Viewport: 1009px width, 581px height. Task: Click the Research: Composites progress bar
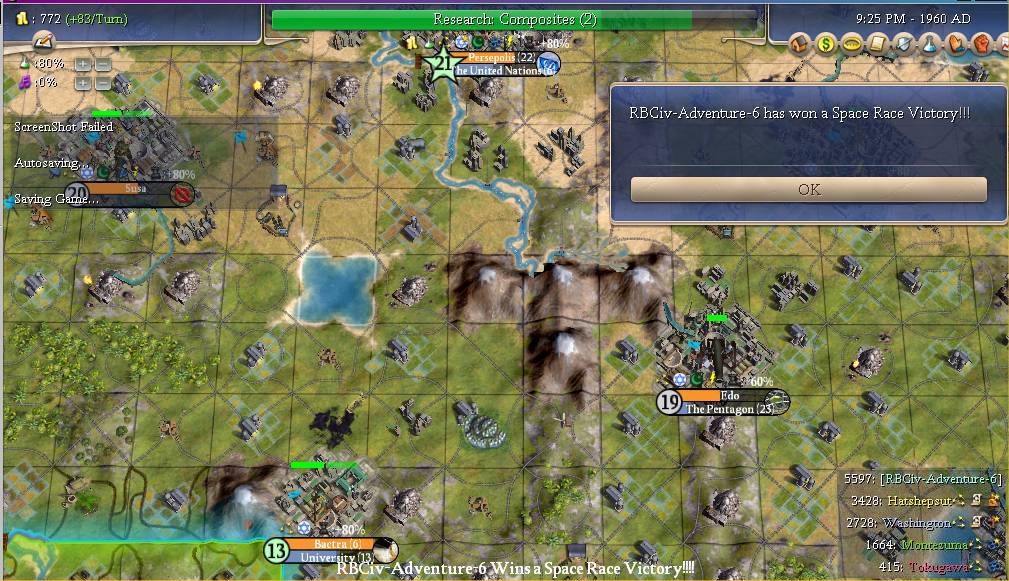pyautogui.click(x=514, y=19)
